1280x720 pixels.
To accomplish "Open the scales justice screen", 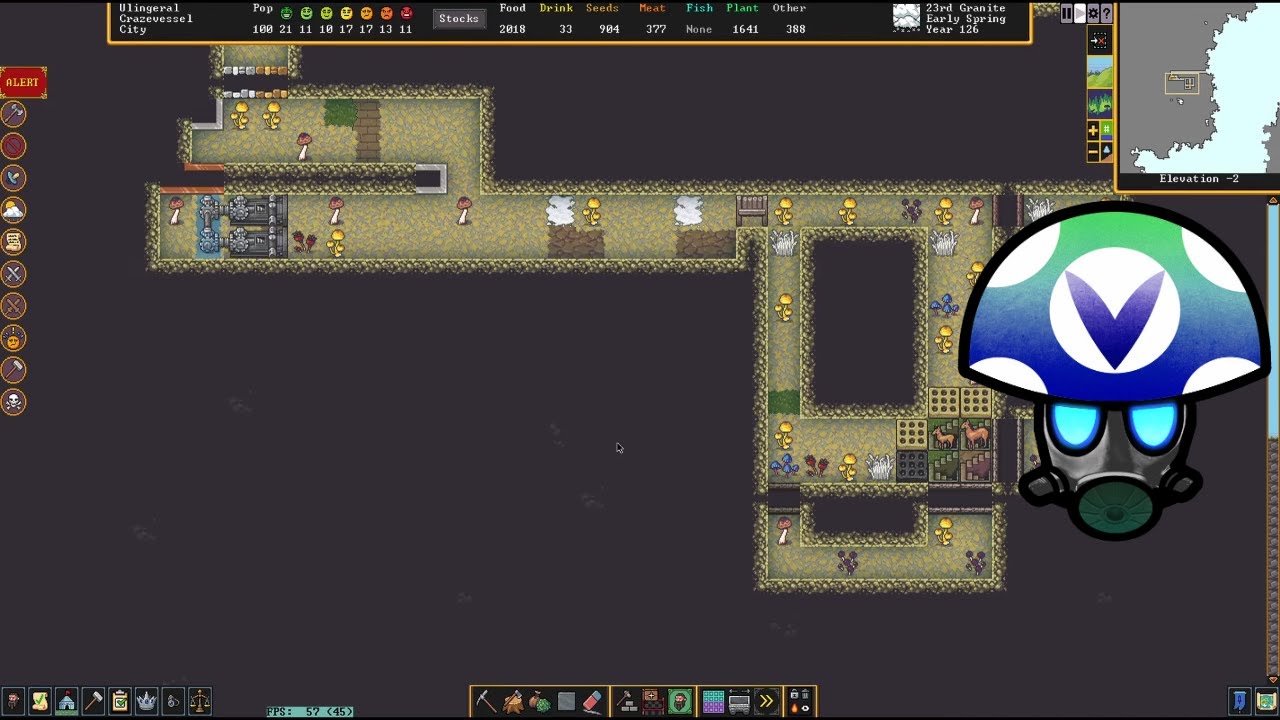I will pos(200,701).
